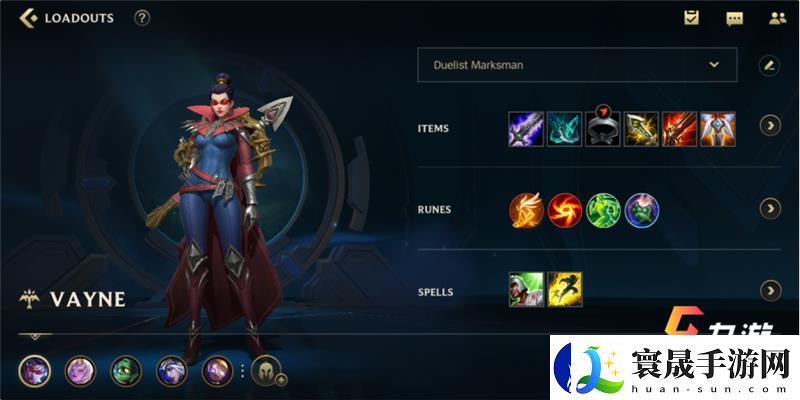Open the Runes arrow button
This screenshot has width=800, height=400.
(x=769, y=208)
